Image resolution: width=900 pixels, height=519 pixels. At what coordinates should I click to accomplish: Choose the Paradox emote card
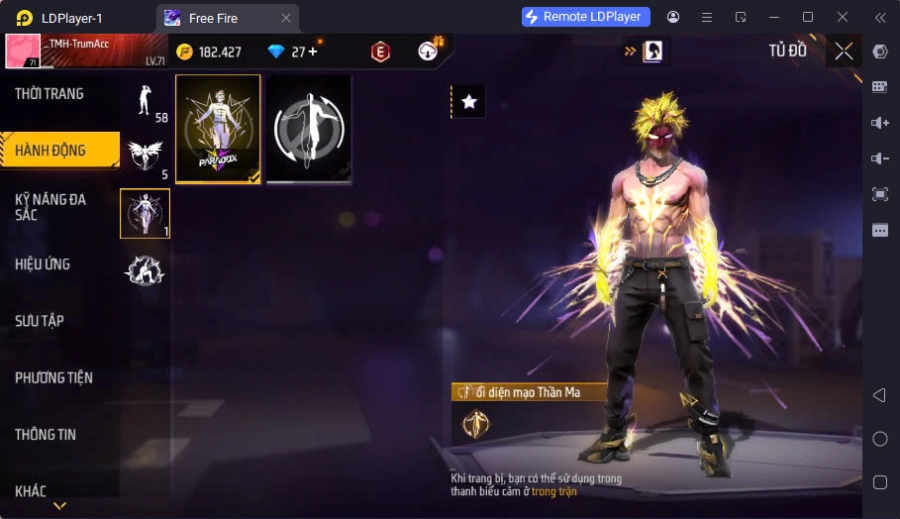[x=218, y=129]
